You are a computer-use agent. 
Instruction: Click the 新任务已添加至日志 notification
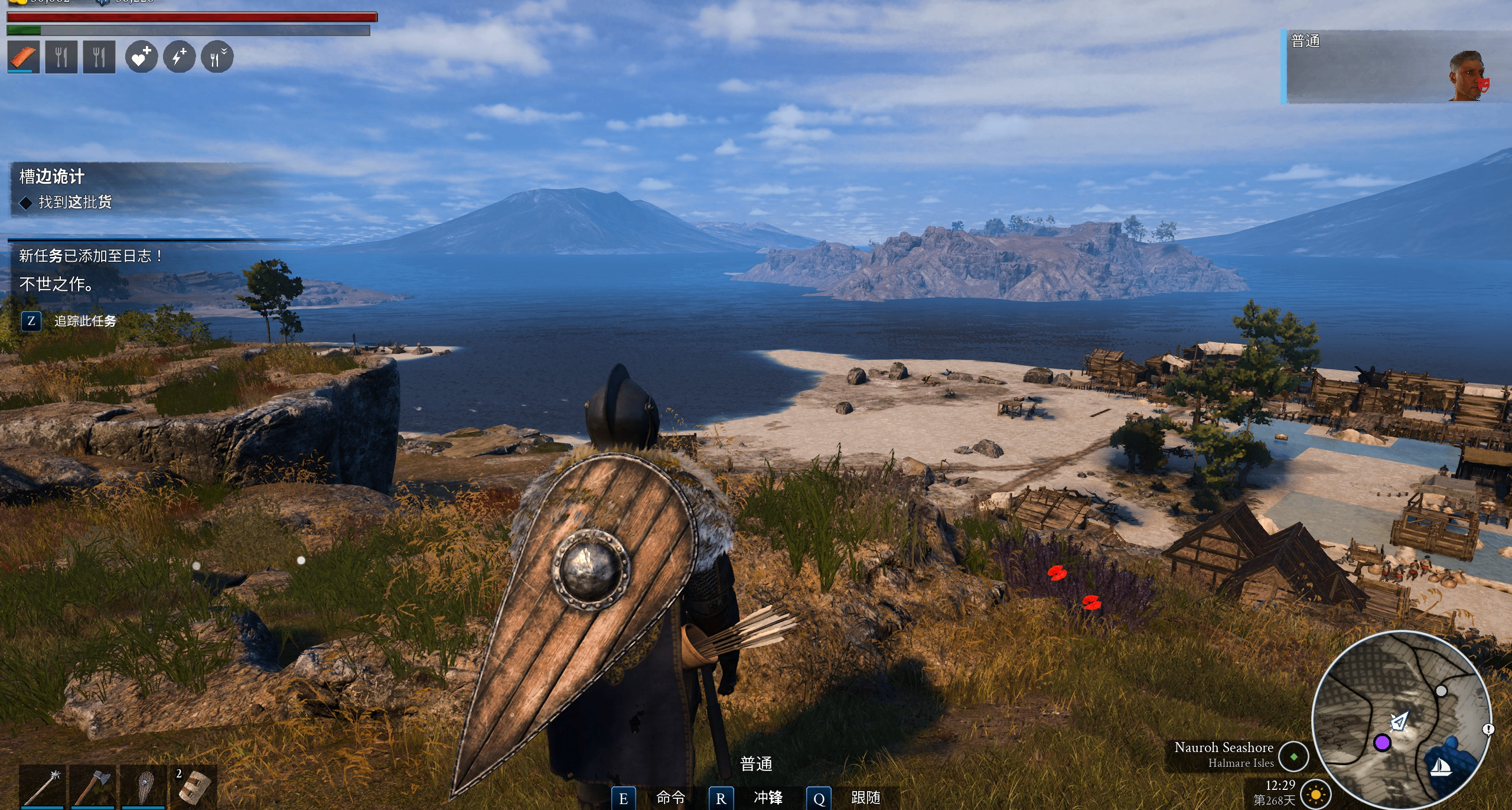[91, 256]
